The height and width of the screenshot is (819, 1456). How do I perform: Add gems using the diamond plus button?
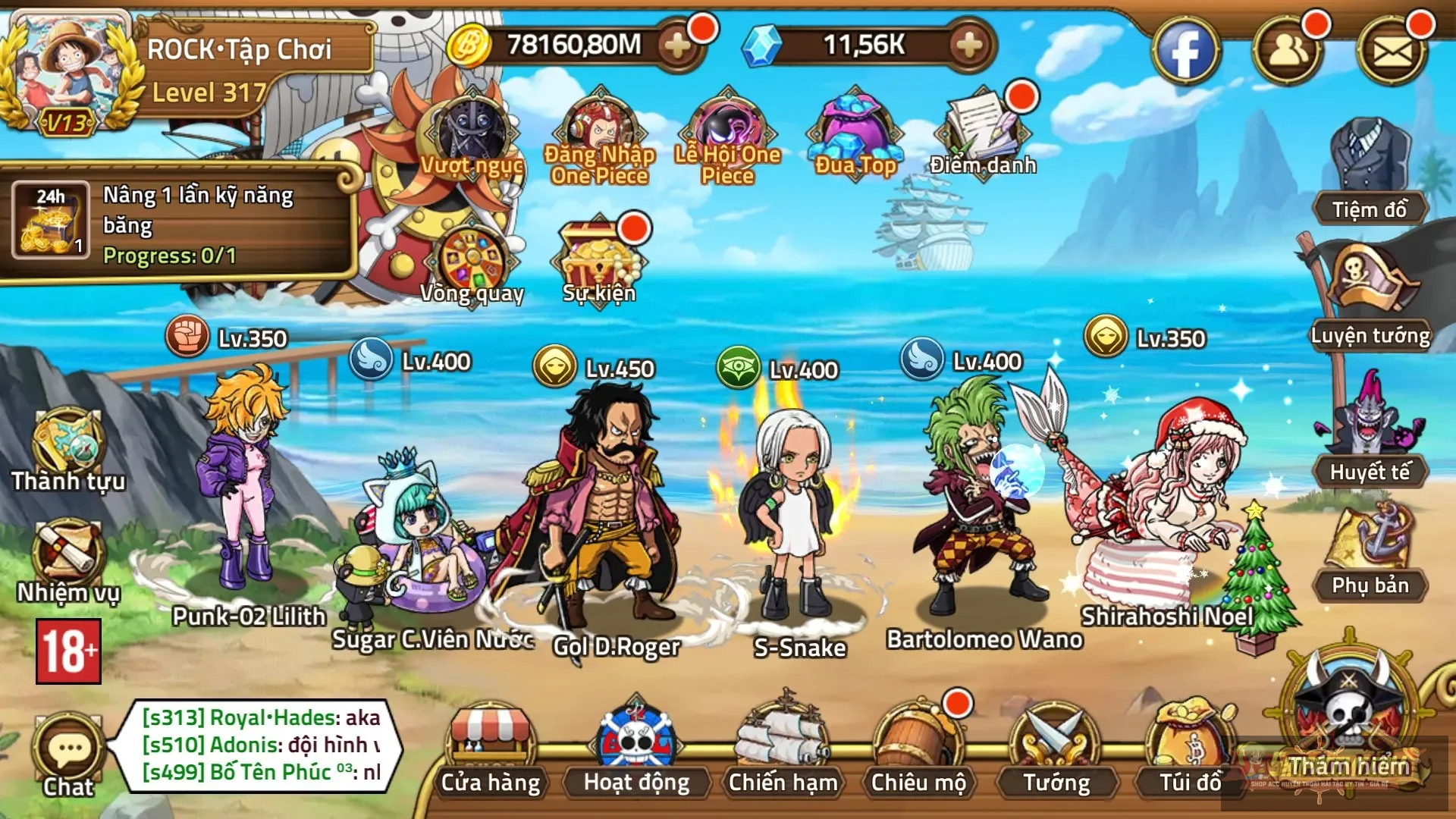click(x=968, y=46)
